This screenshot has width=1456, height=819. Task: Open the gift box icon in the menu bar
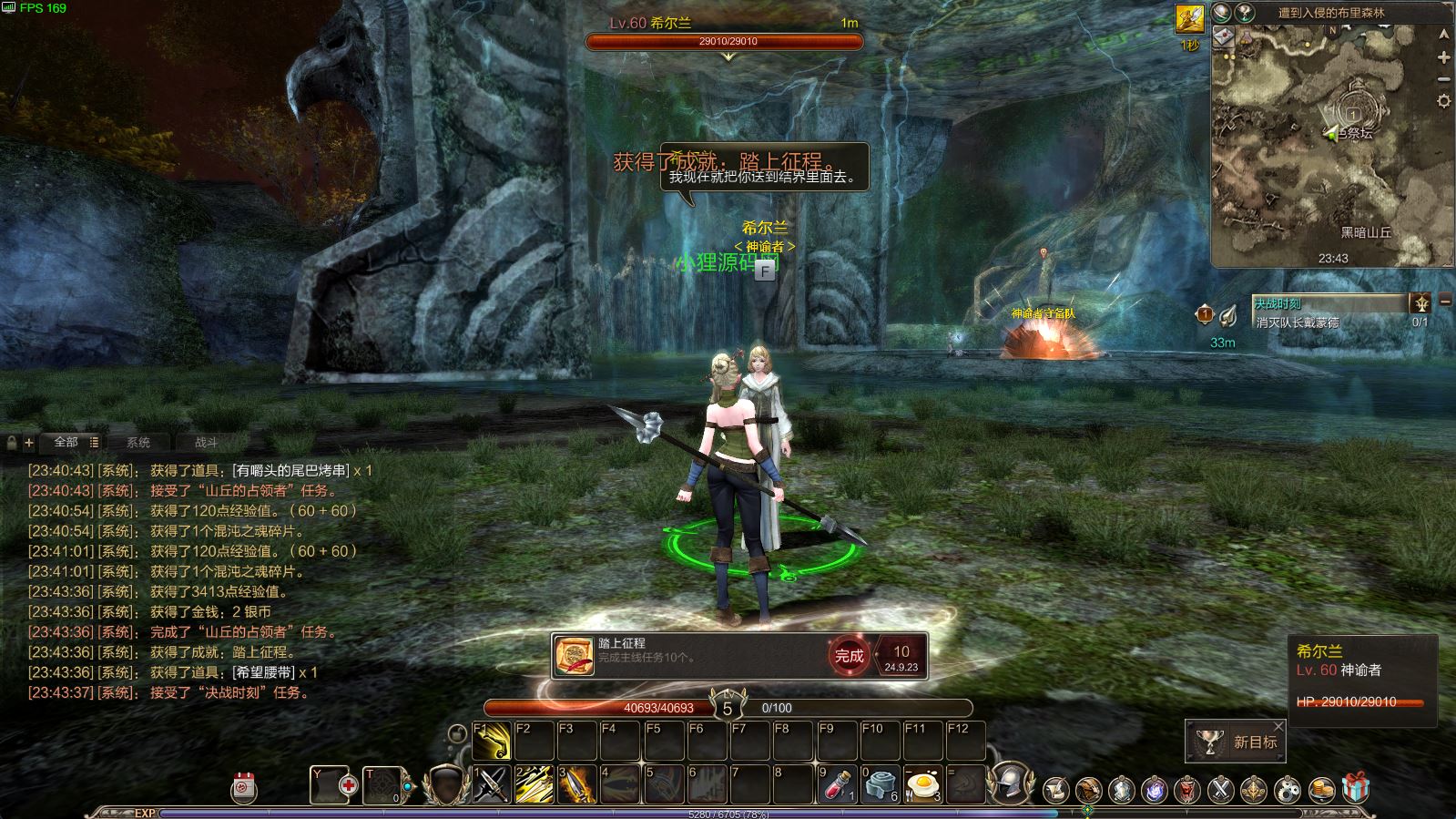1355,789
